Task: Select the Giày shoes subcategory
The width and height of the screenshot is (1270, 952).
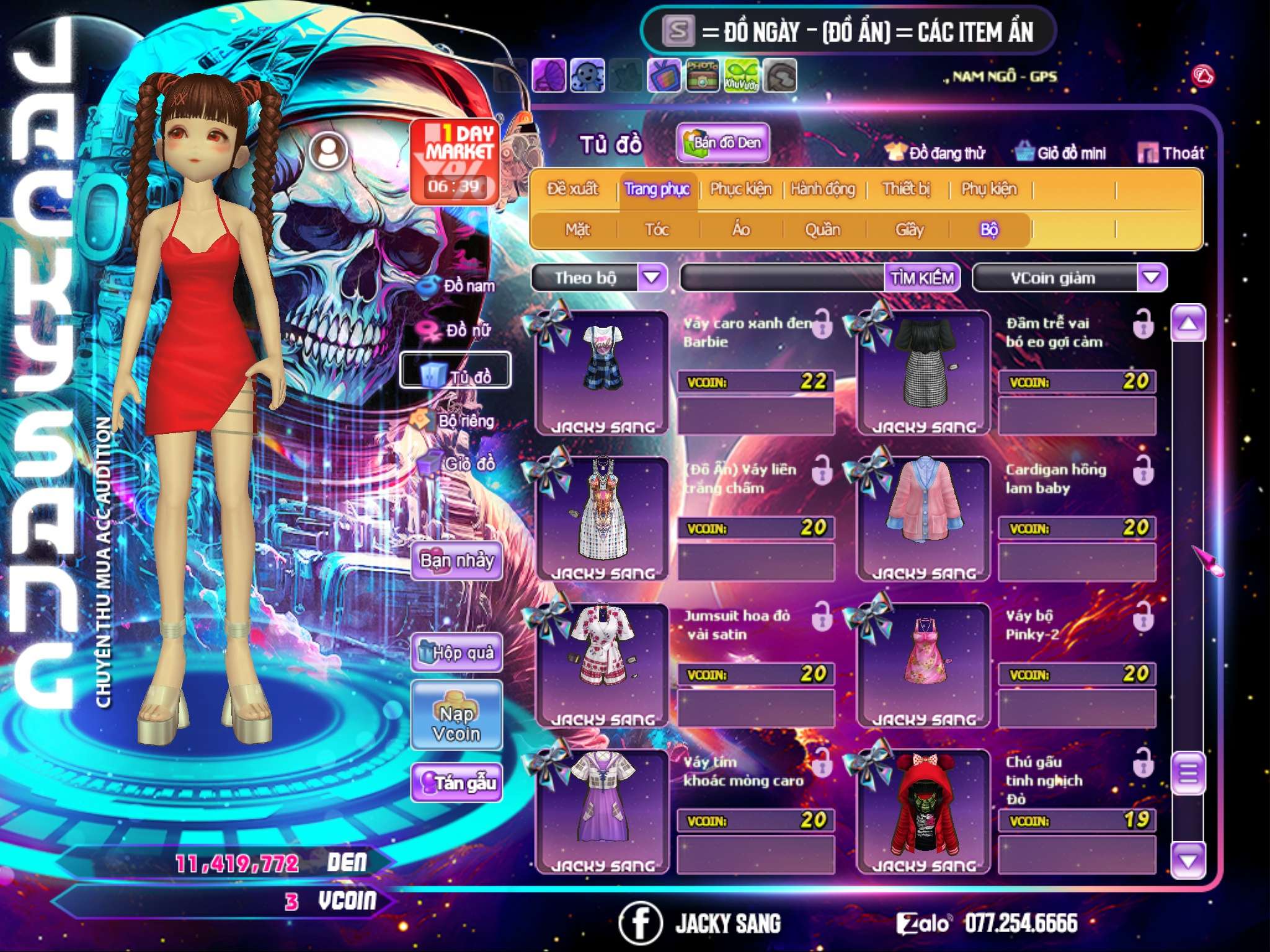Action: click(x=909, y=230)
